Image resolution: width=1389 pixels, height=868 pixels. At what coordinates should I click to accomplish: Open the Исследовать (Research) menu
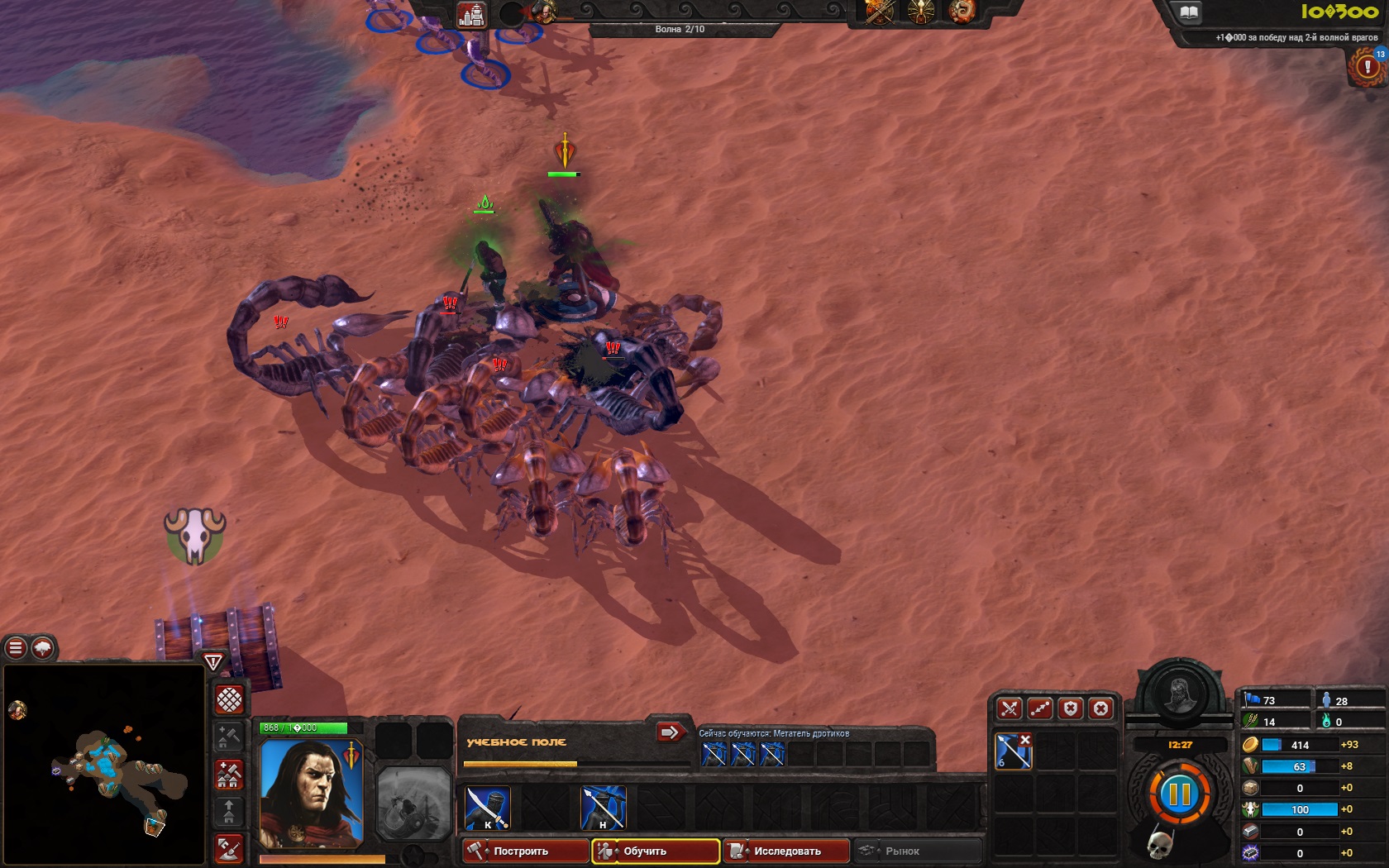(785, 851)
